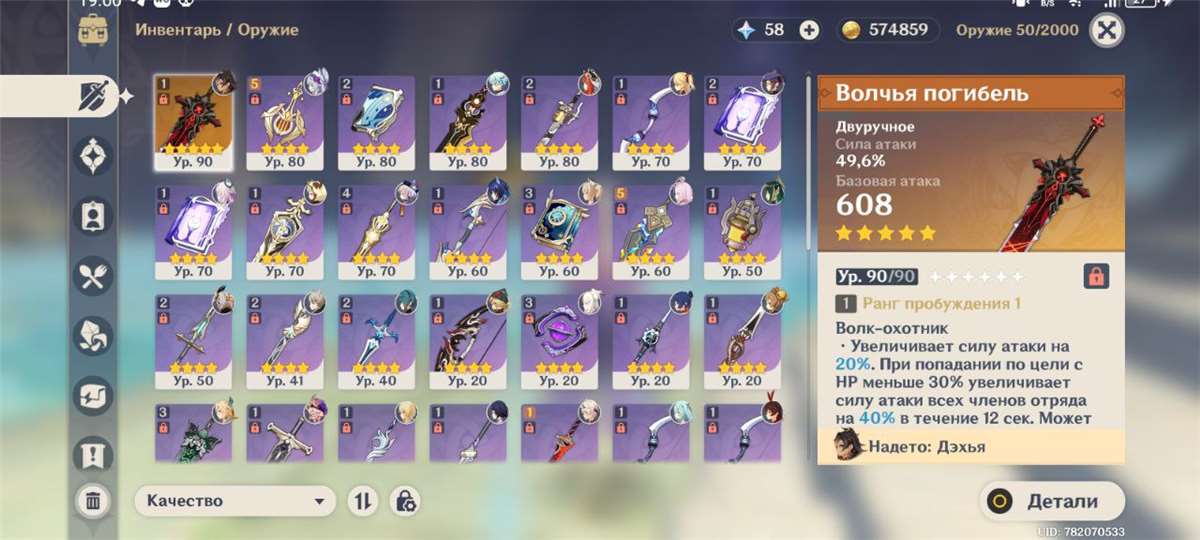1200x540 pixels.
Task: Switch to the artifacts tab
Action: 93,156
